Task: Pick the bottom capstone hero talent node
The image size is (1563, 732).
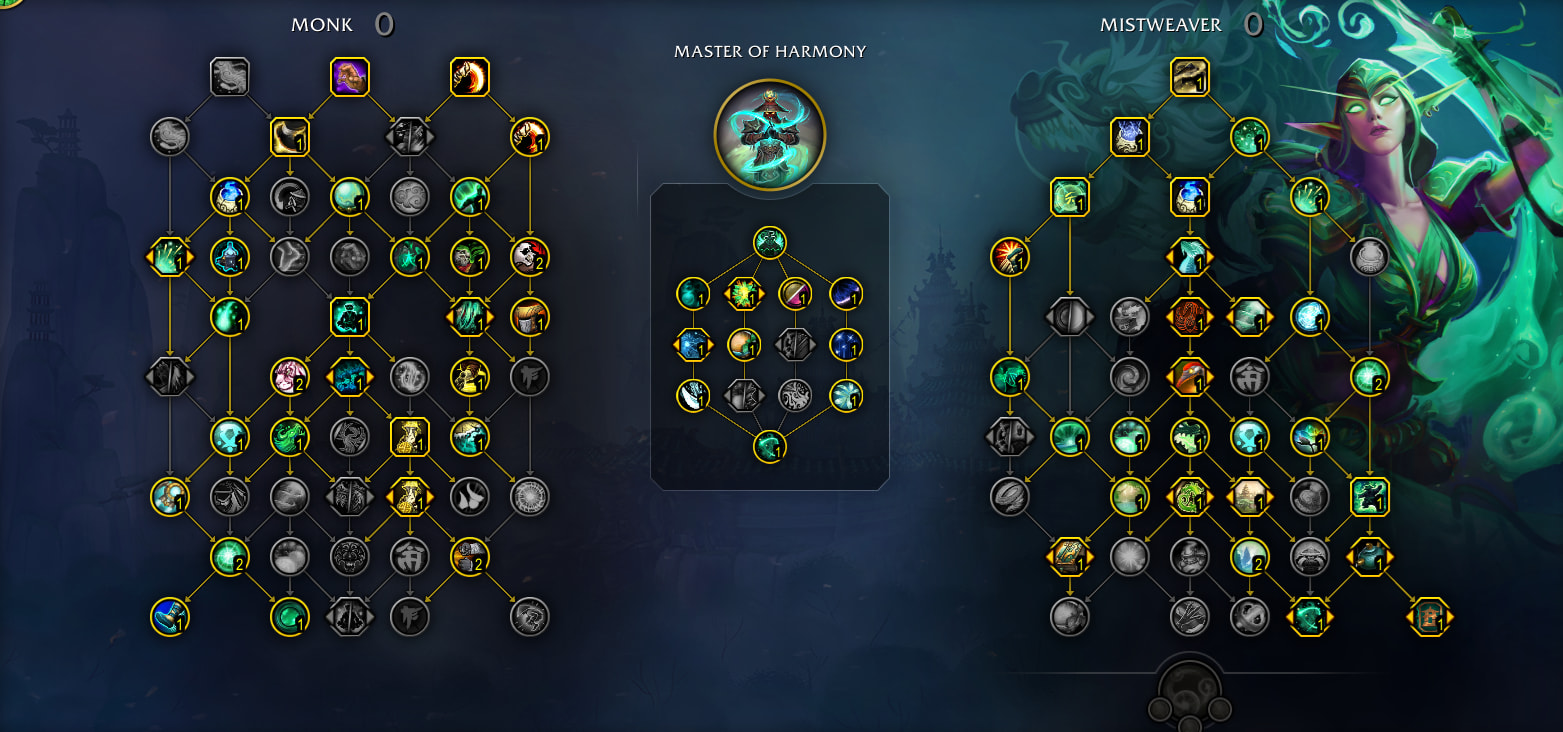Action: (x=769, y=446)
